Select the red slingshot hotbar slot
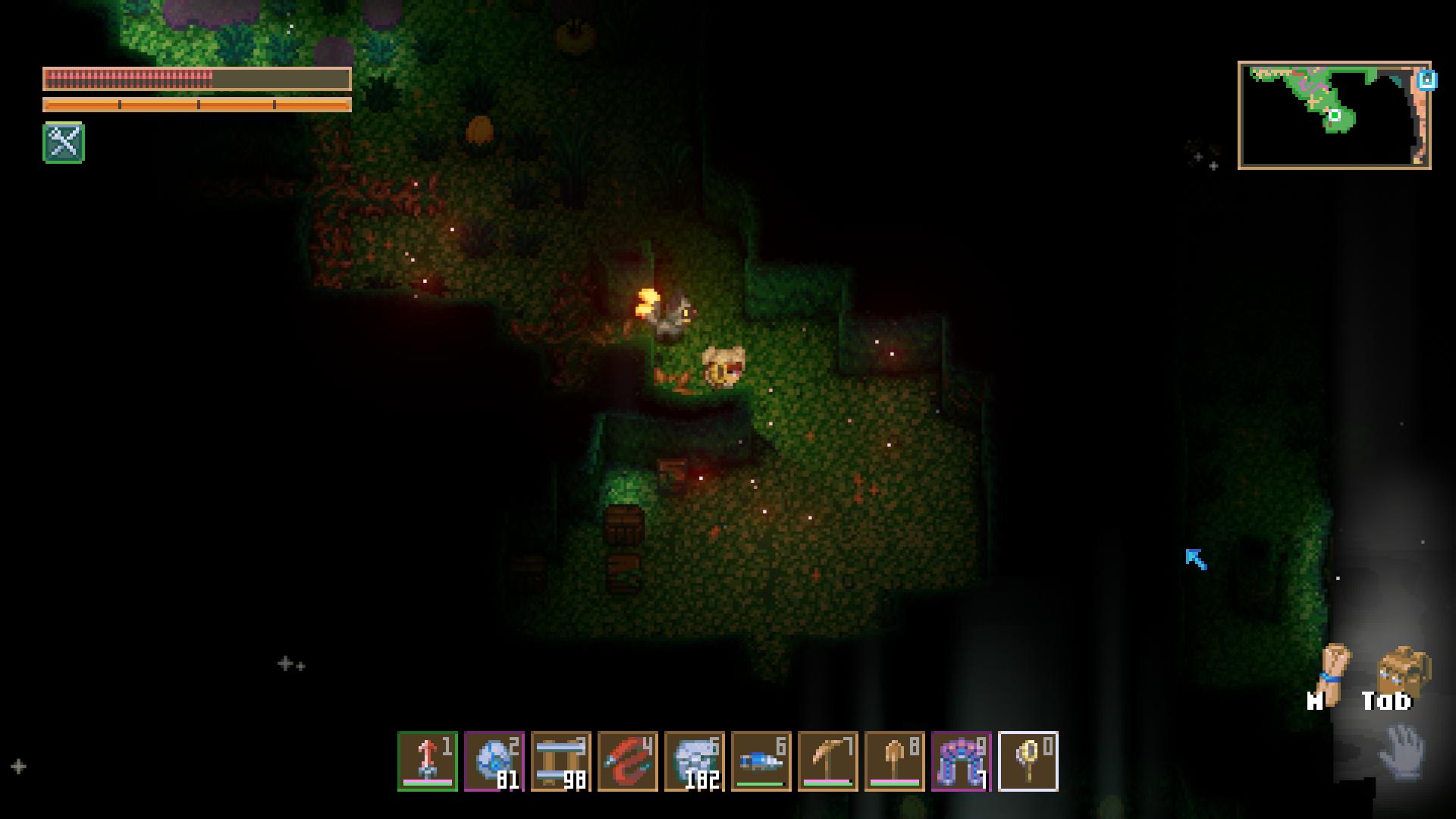 pyautogui.click(x=628, y=761)
